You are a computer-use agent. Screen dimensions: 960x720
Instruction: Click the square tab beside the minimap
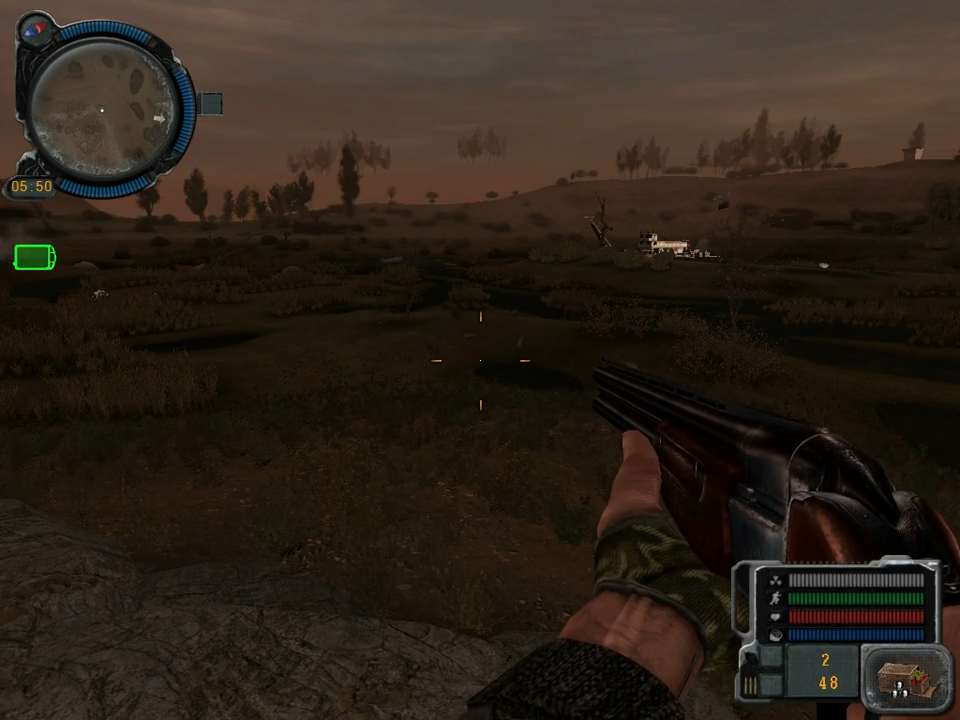pyautogui.click(x=211, y=102)
